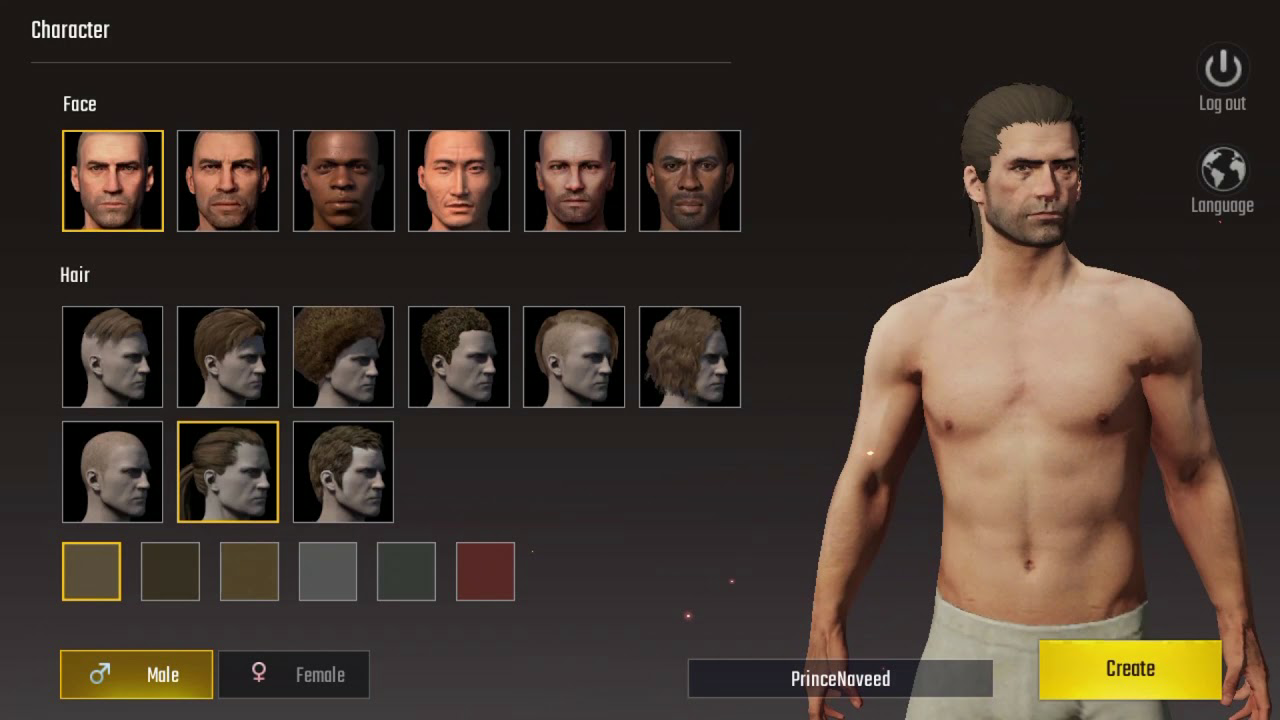Pick the gray hair color swatch
The height and width of the screenshot is (720, 1280).
tap(328, 571)
